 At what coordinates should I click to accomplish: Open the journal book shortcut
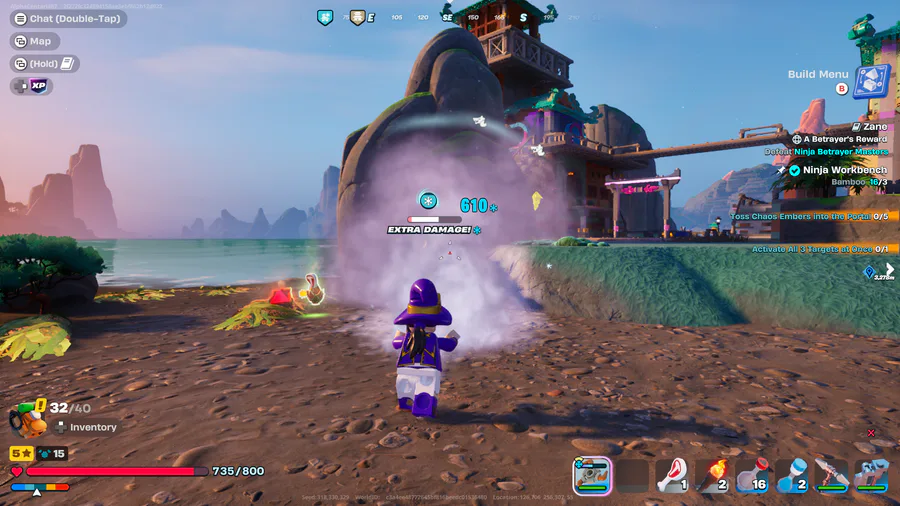pyautogui.click(x=45, y=64)
